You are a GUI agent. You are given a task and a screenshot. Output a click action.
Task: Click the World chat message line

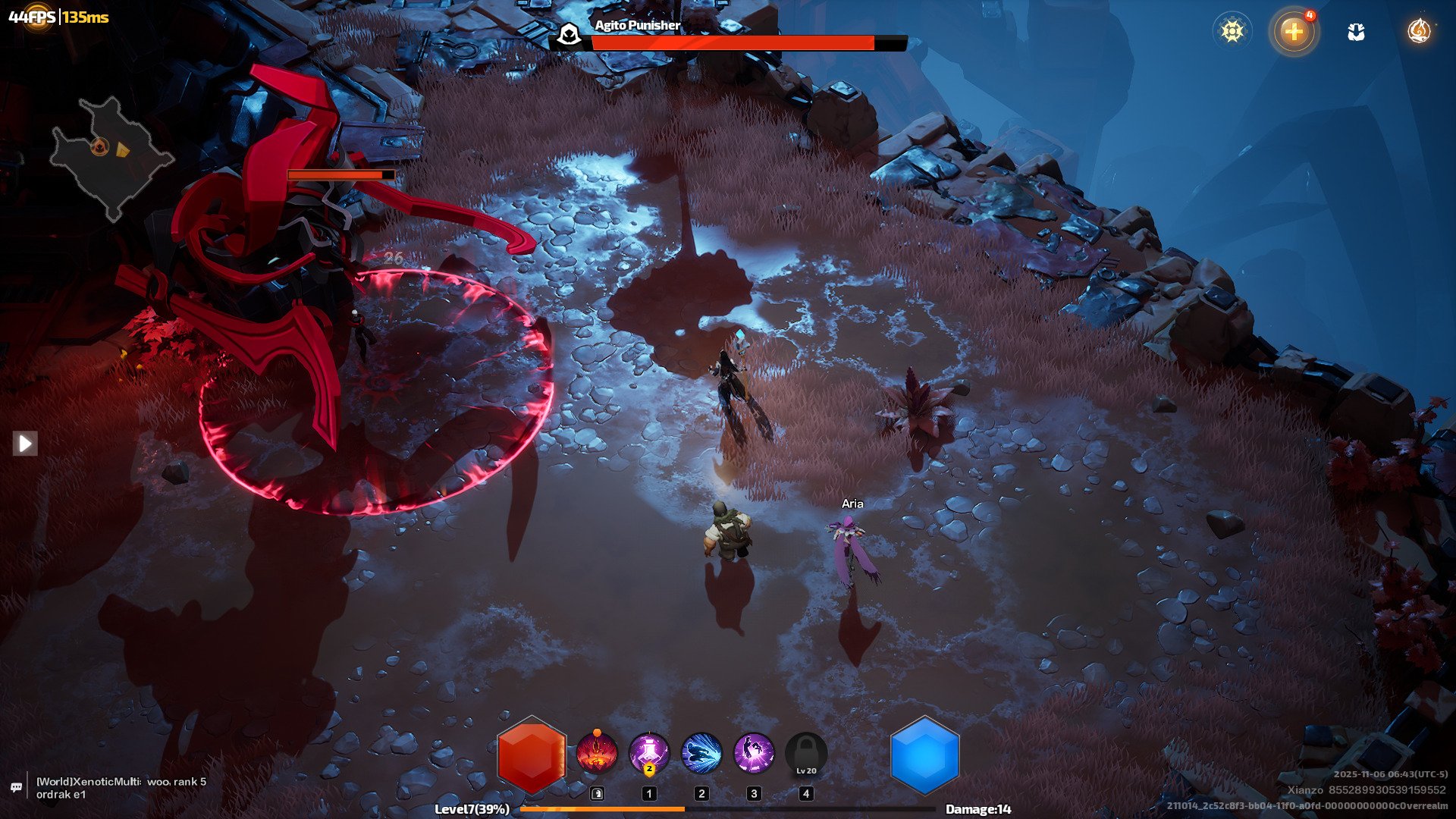pos(121,787)
